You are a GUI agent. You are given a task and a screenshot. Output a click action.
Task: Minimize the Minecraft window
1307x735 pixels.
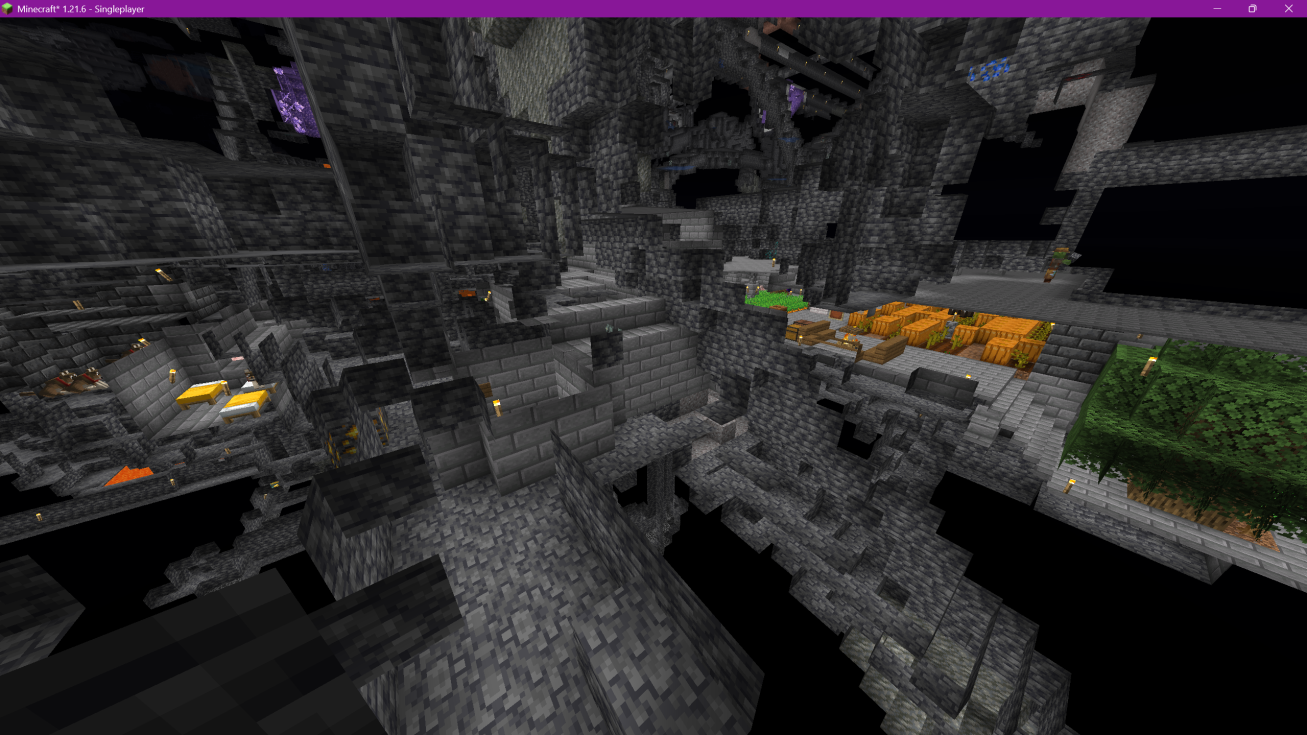click(x=1217, y=9)
